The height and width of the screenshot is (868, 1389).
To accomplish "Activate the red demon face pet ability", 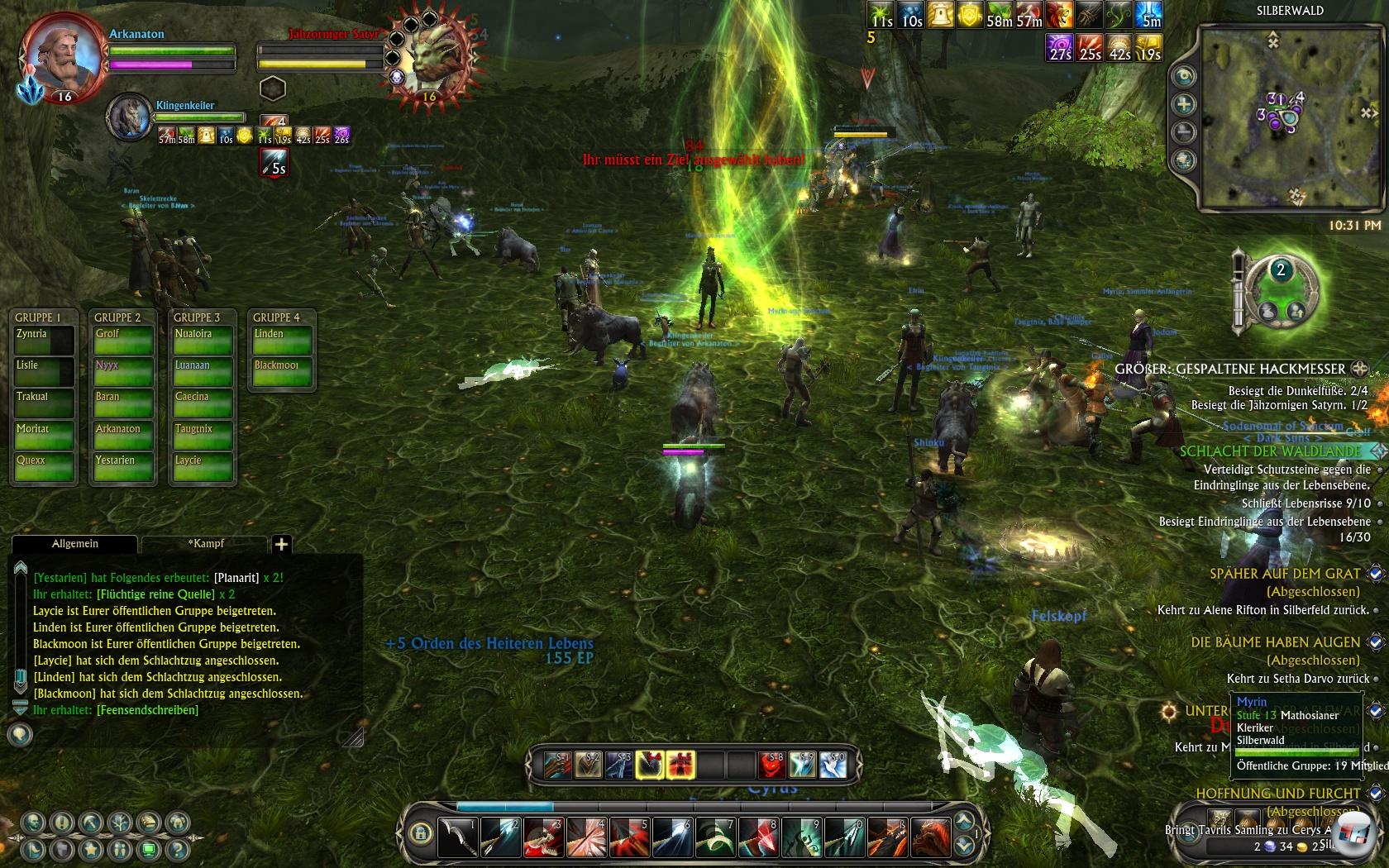I will coord(771,765).
